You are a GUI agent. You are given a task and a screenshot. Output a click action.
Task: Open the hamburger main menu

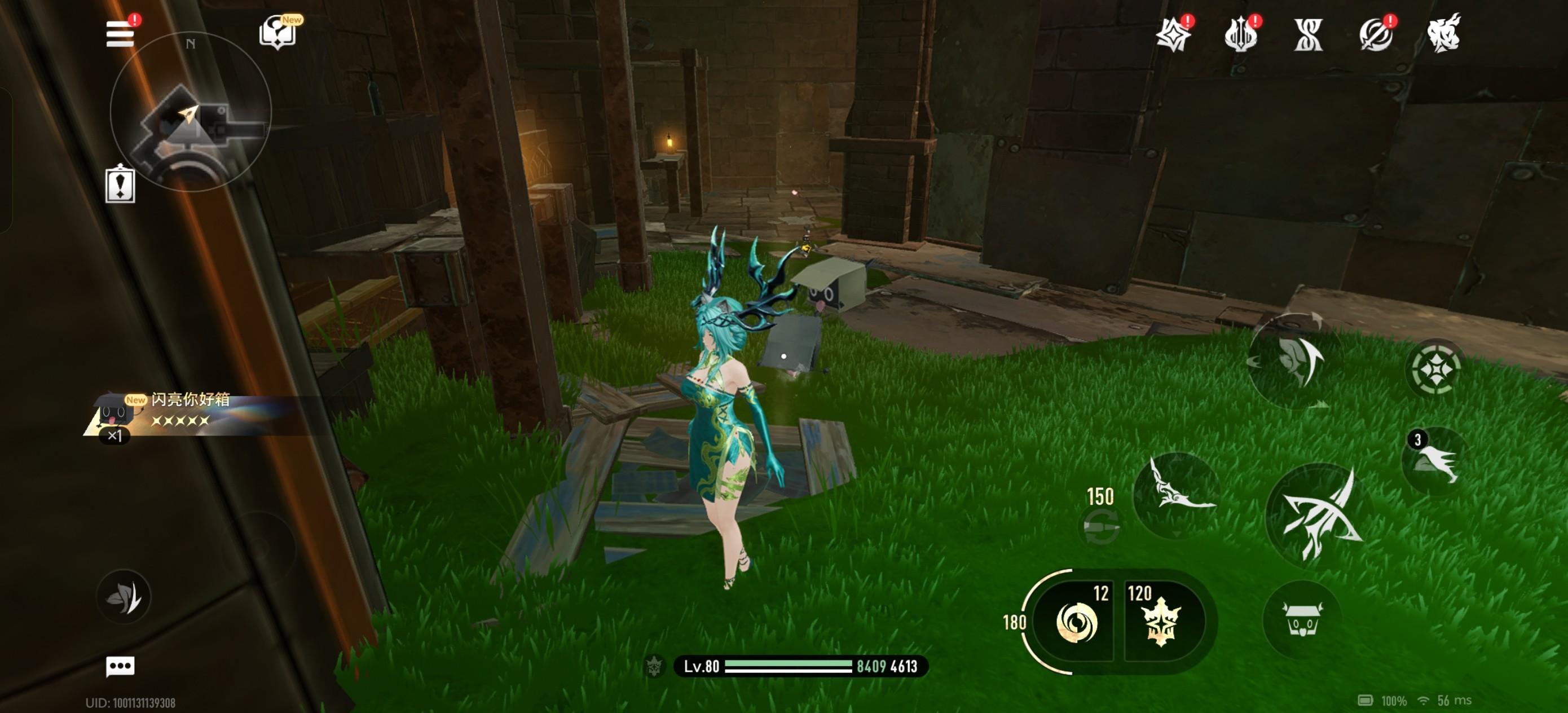pos(120,34)
